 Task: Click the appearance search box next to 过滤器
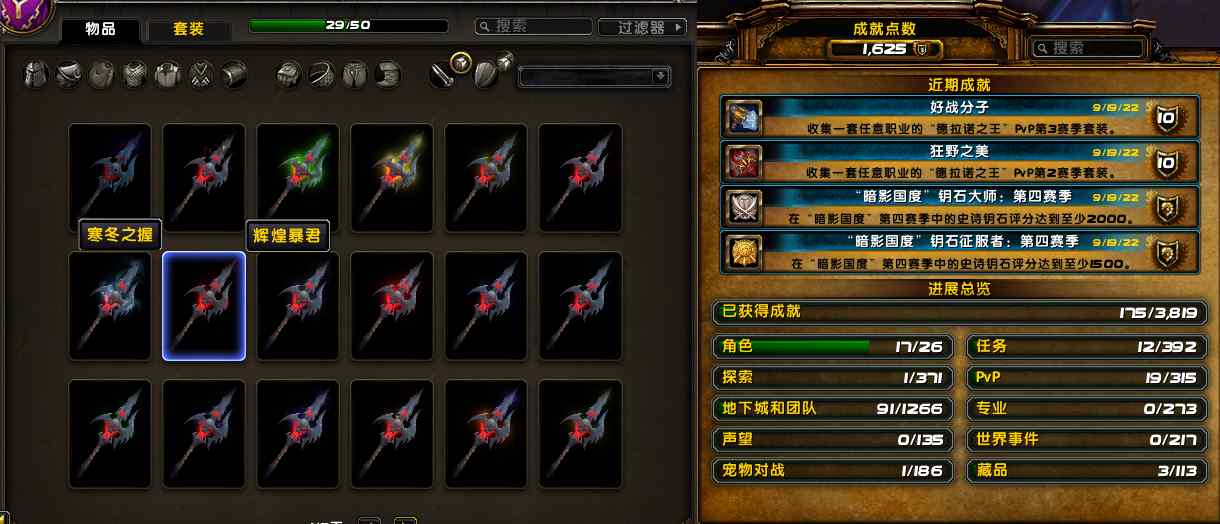531,27
